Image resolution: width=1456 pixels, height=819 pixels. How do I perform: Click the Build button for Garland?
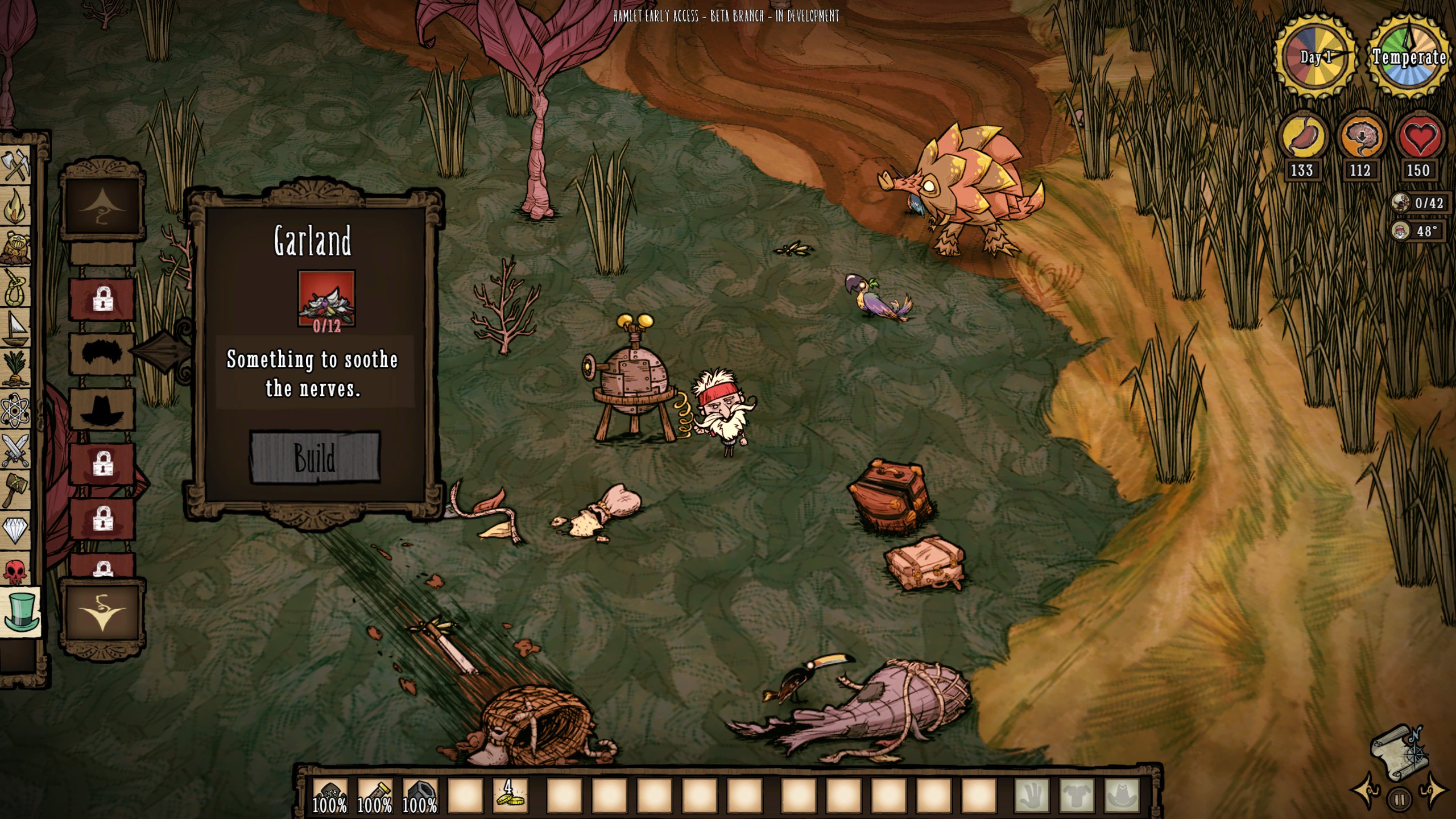315,458
